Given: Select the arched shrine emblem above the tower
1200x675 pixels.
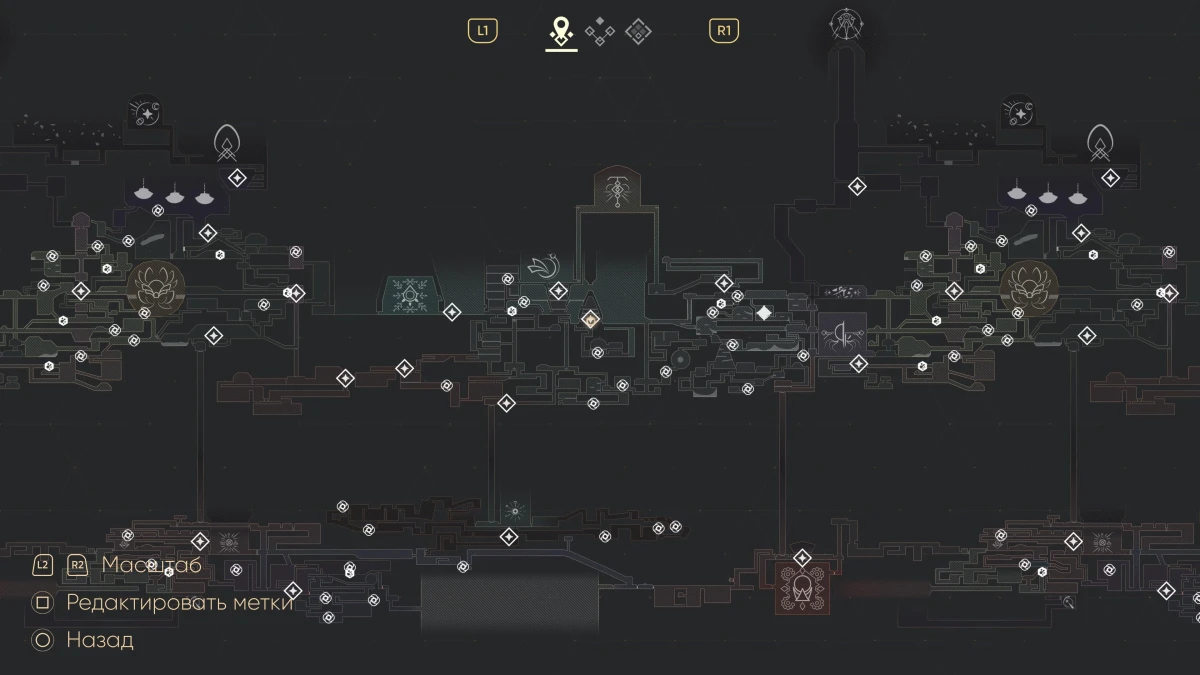Looking at the screenshot, I should pos(617,188).
